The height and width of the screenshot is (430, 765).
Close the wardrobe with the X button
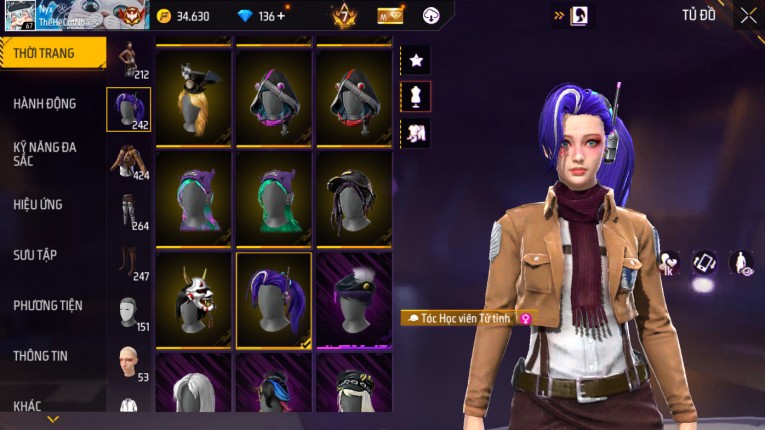(748, 16)
